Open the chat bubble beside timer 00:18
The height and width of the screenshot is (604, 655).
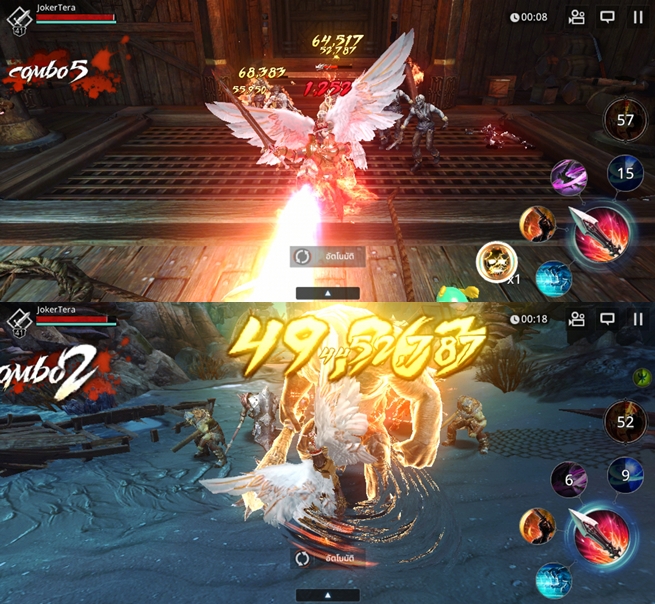[x=607, y=319]
